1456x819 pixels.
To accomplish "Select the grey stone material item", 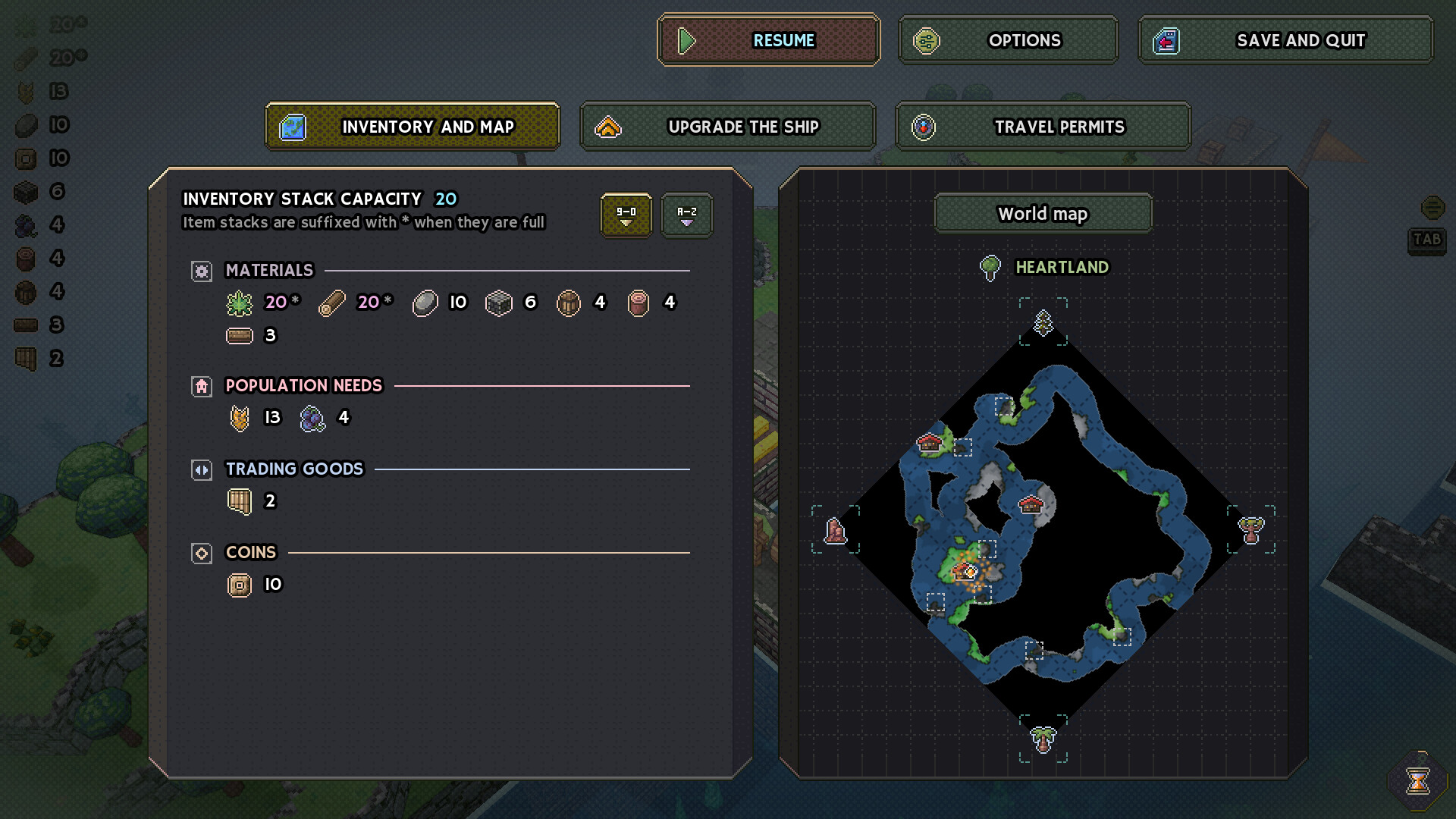I will 425,303.
